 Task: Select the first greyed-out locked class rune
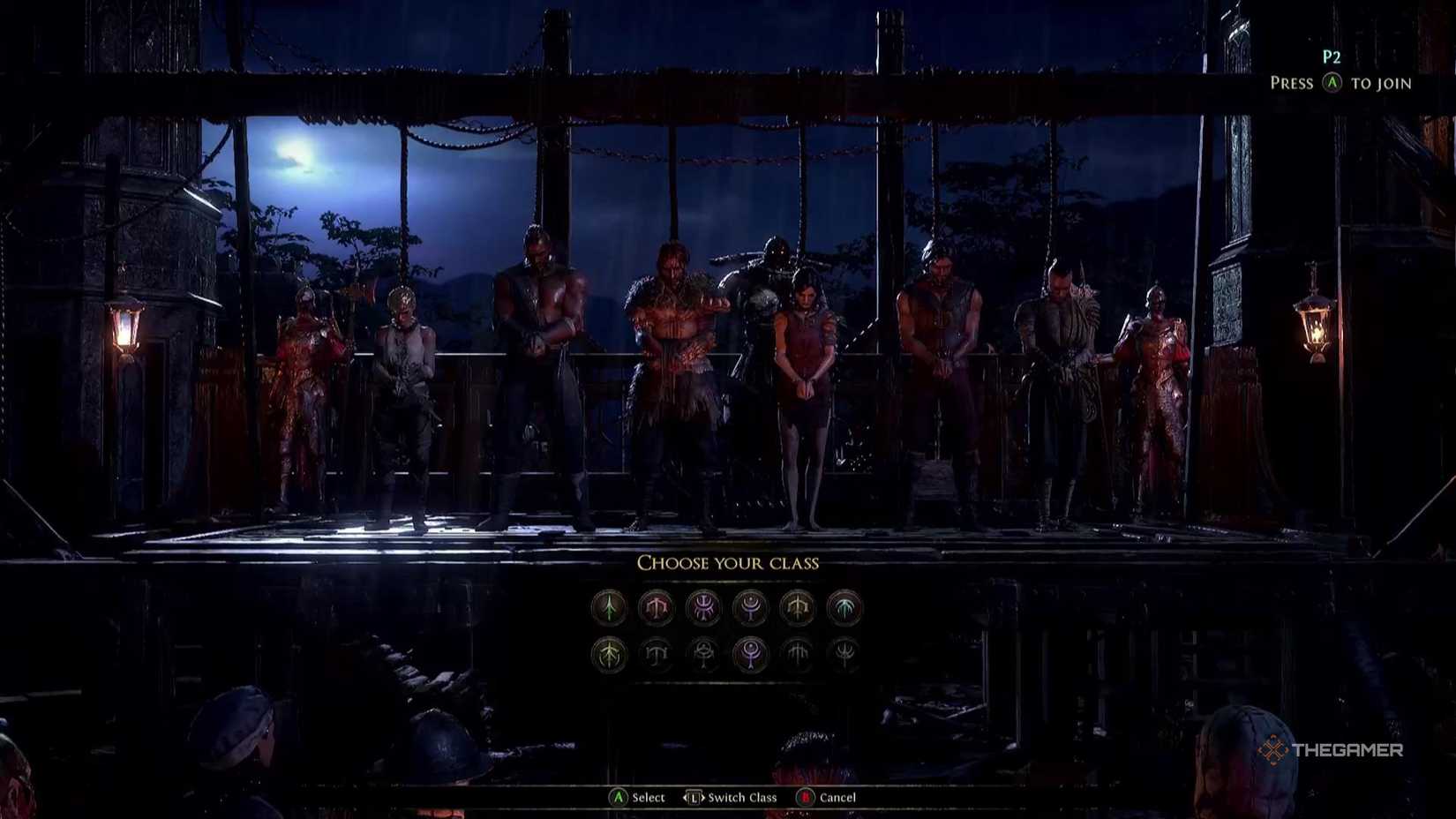pos(656,656)
